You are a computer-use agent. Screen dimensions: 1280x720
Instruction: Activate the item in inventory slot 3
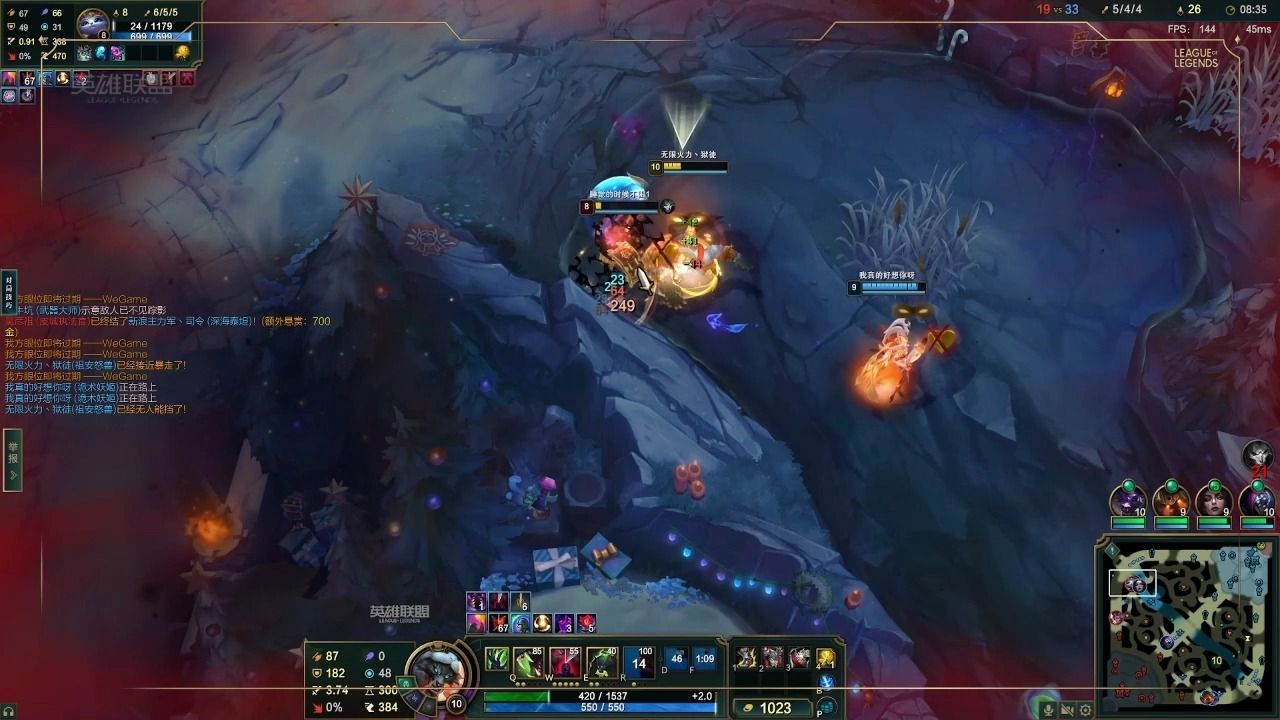click(799, 658)
